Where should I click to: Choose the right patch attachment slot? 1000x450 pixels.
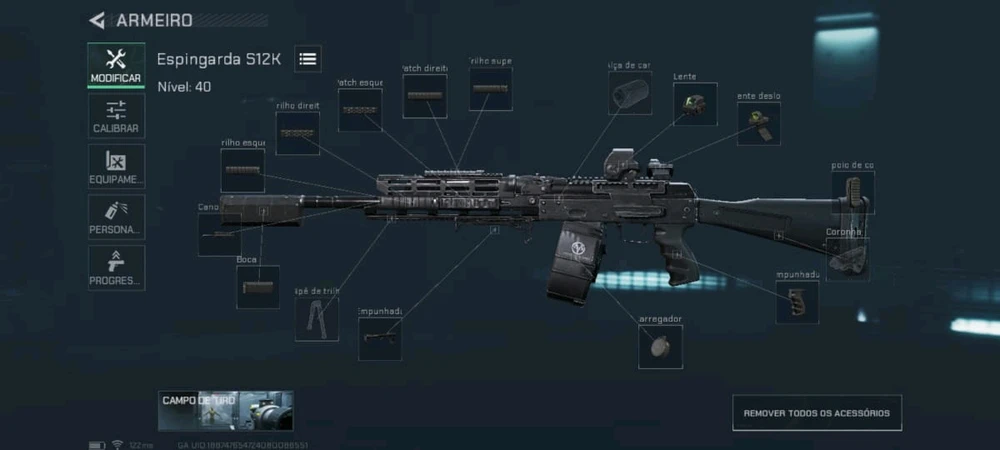click(x=425, y=96)
